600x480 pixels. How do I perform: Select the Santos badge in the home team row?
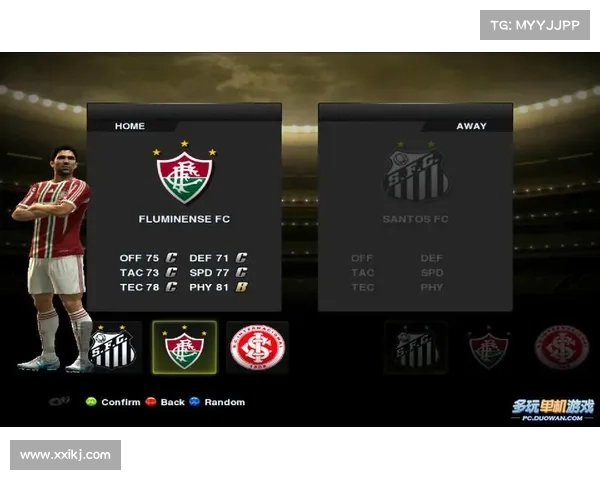(112, 348)
